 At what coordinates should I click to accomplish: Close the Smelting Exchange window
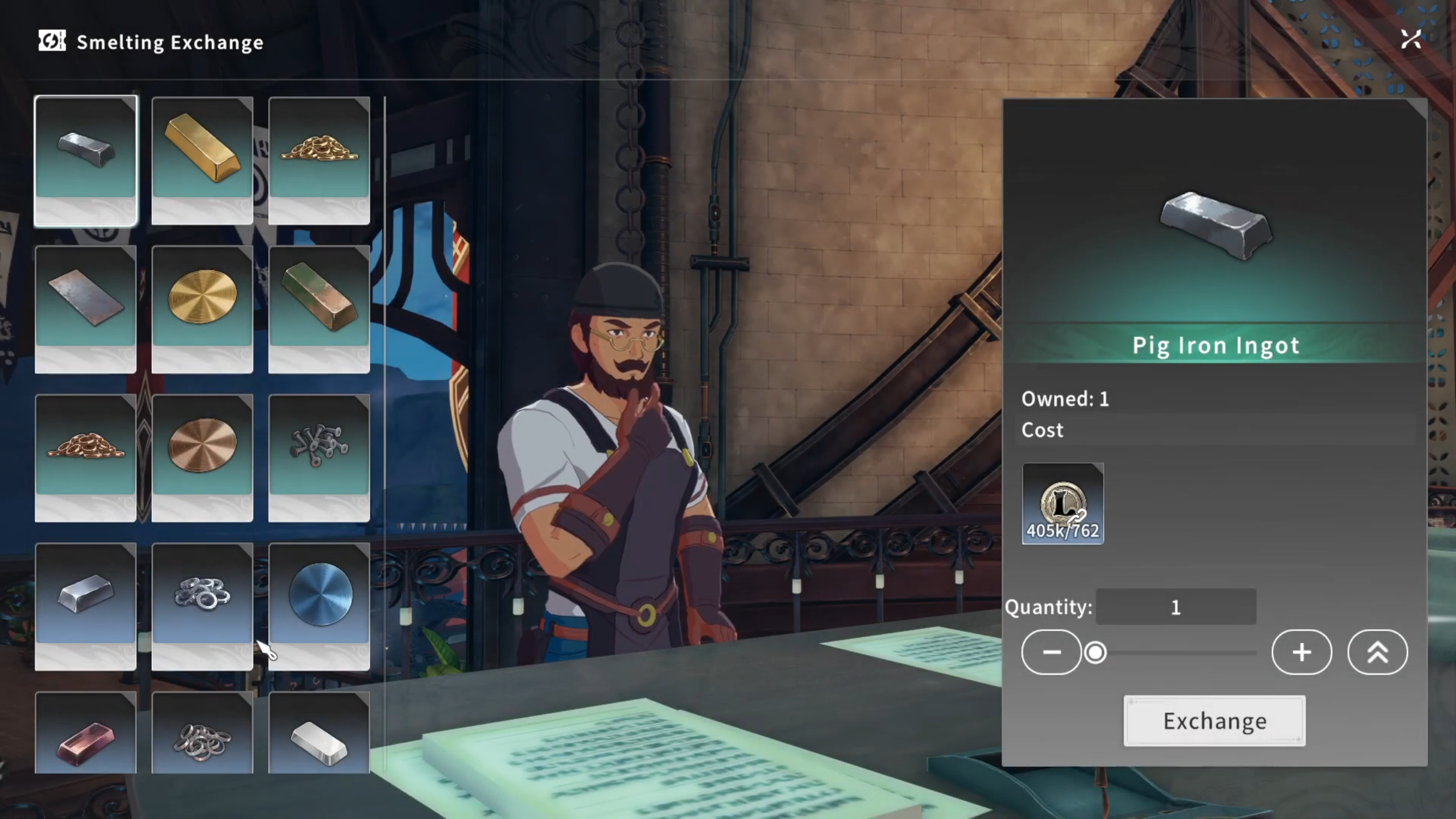point(1410,40)
